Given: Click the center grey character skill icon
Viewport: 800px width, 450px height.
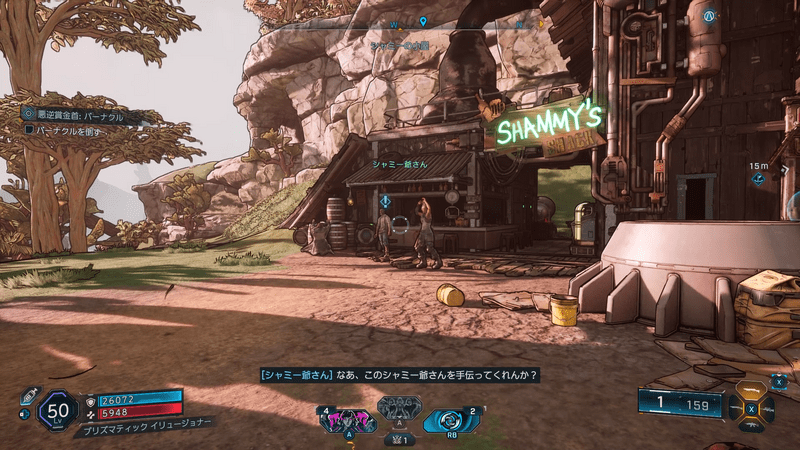Looking at the screenshot, I should pos(398,410).
